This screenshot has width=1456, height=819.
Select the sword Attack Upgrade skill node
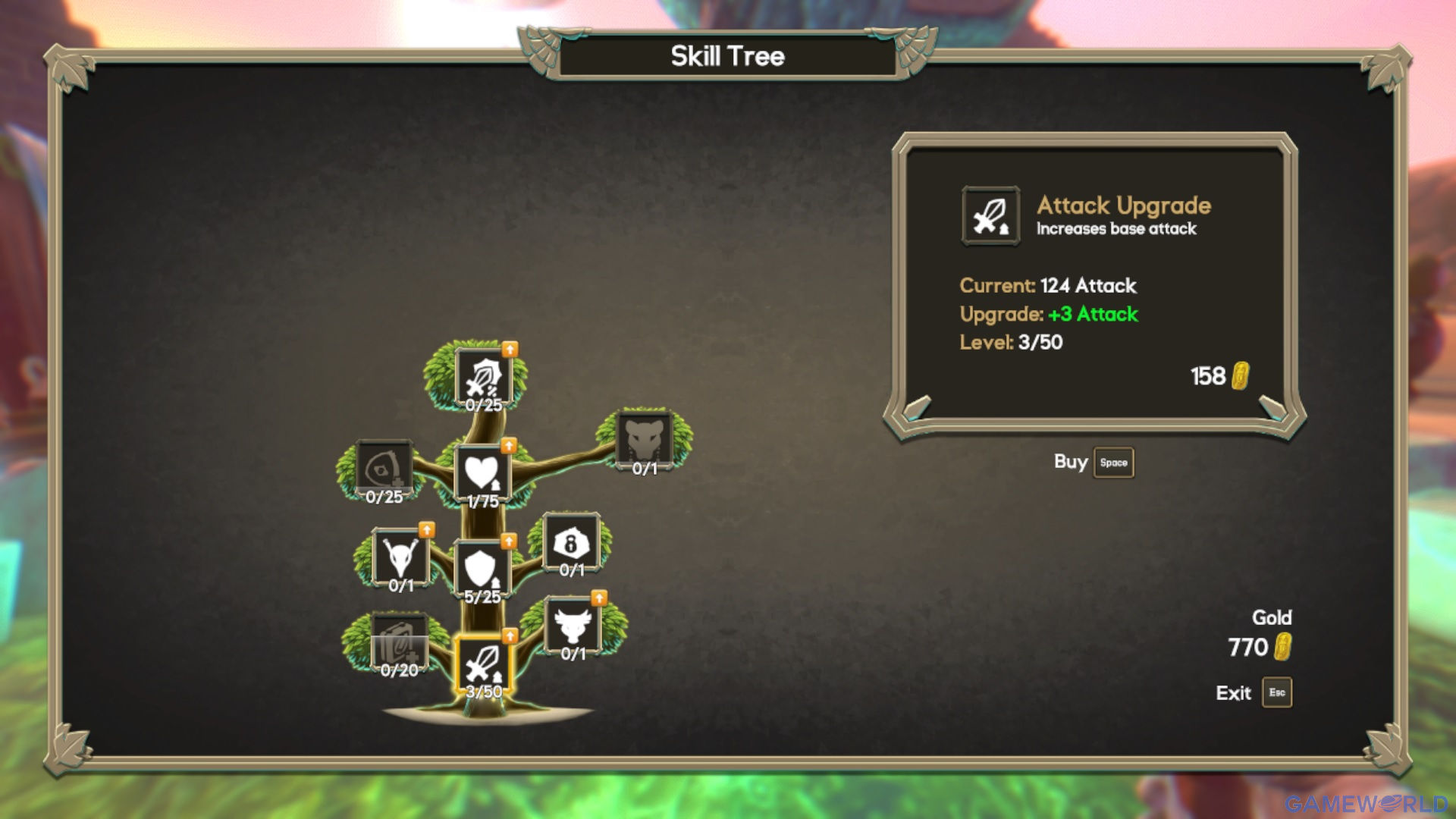483,665
